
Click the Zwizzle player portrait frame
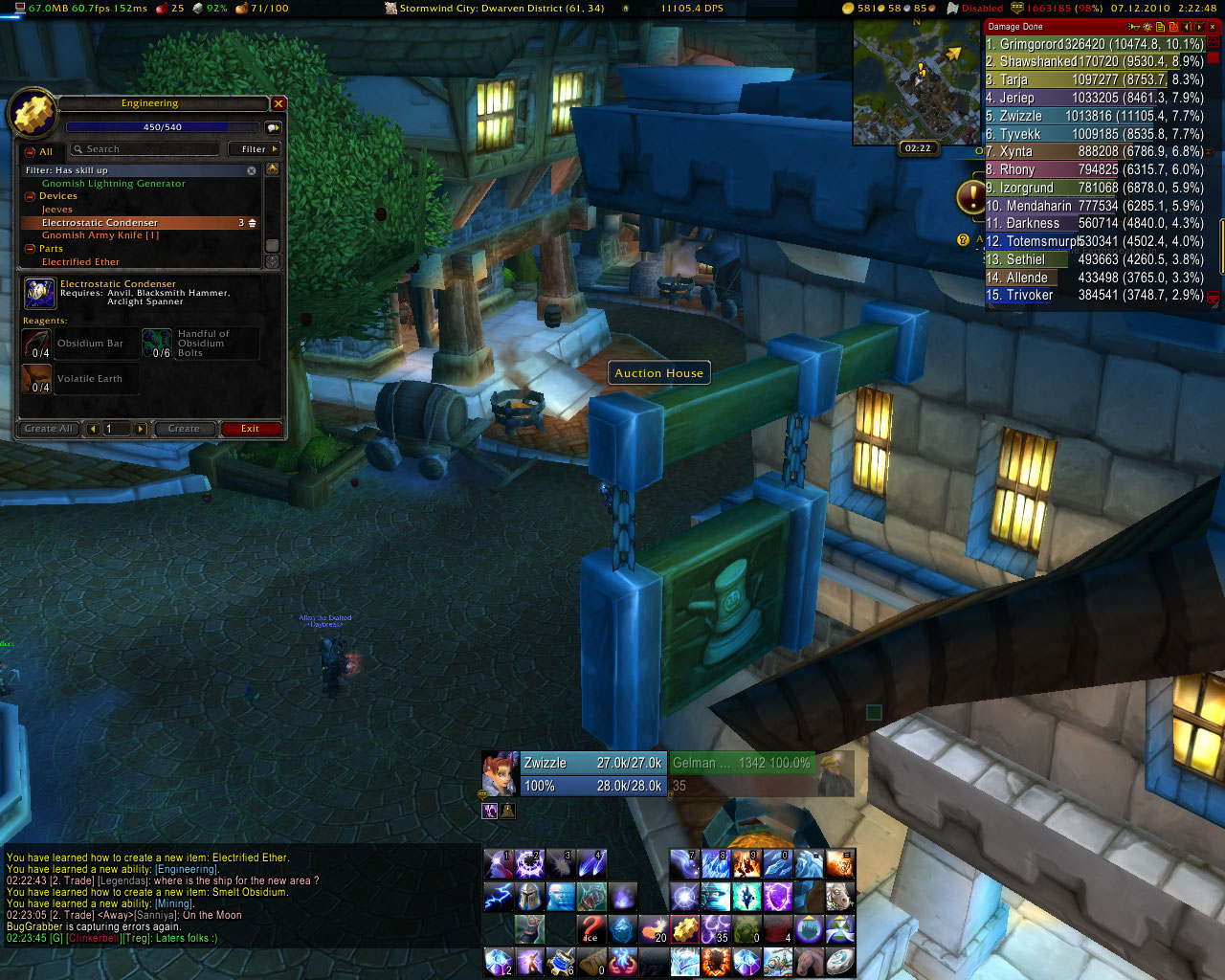499,774
